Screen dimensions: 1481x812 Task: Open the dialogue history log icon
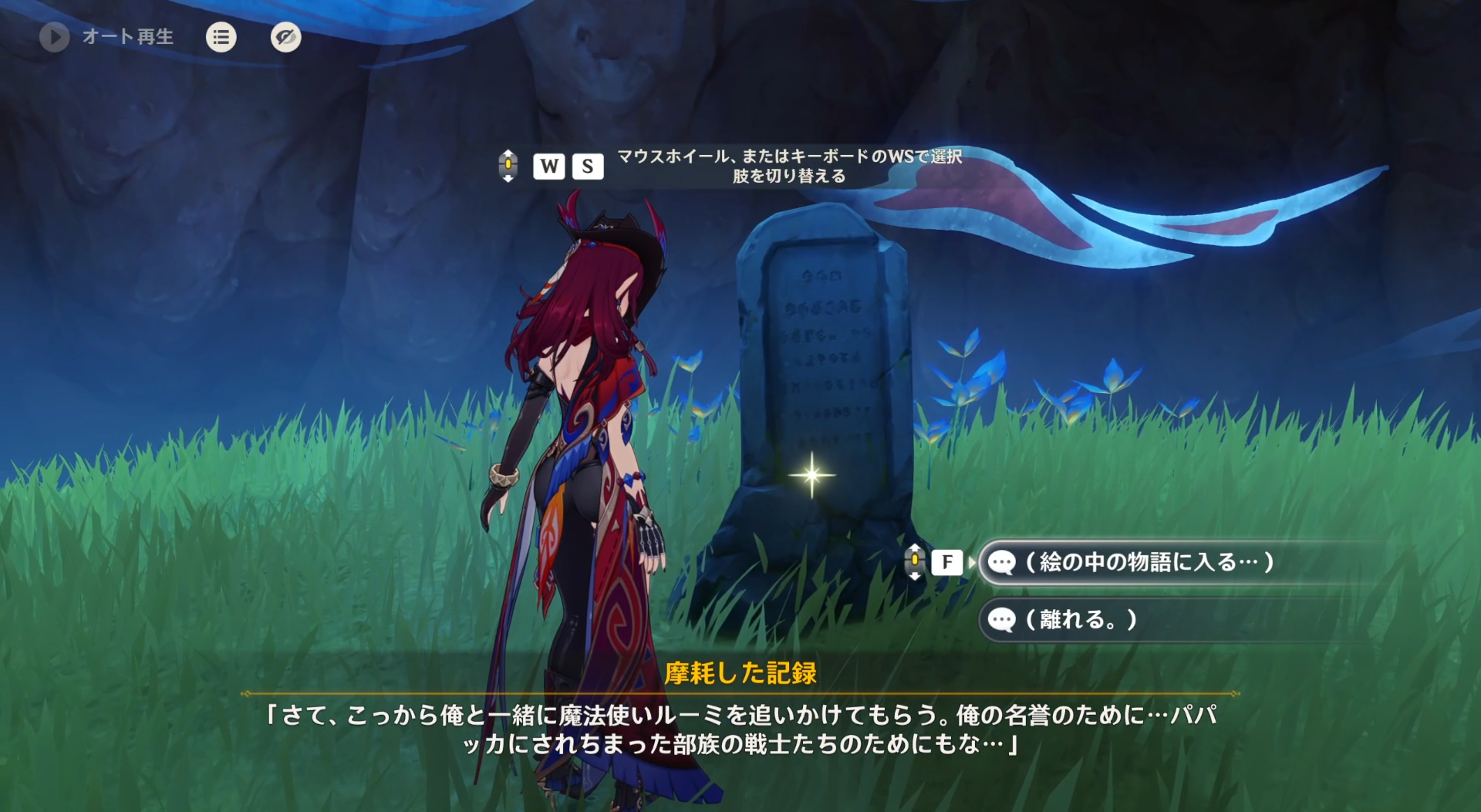coord(221,37)
